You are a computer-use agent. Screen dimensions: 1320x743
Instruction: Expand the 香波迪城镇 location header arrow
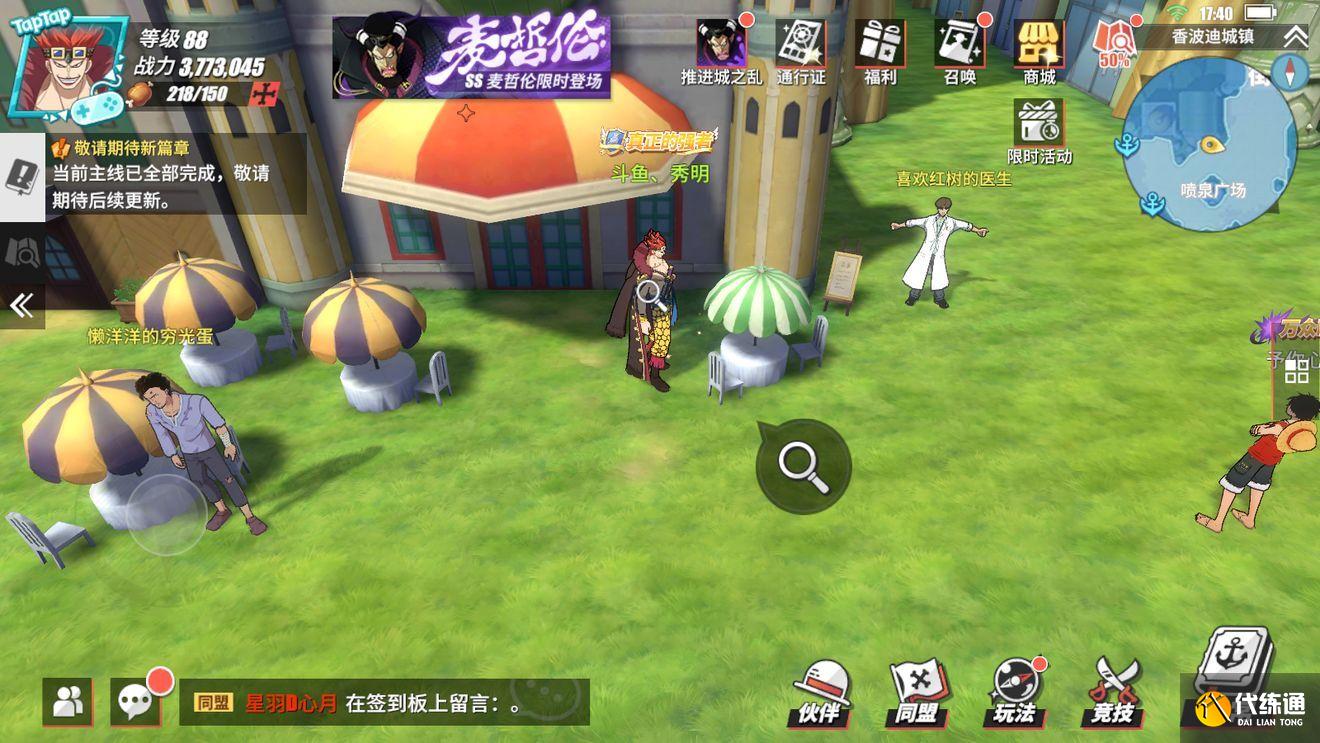click(1295, 37)
